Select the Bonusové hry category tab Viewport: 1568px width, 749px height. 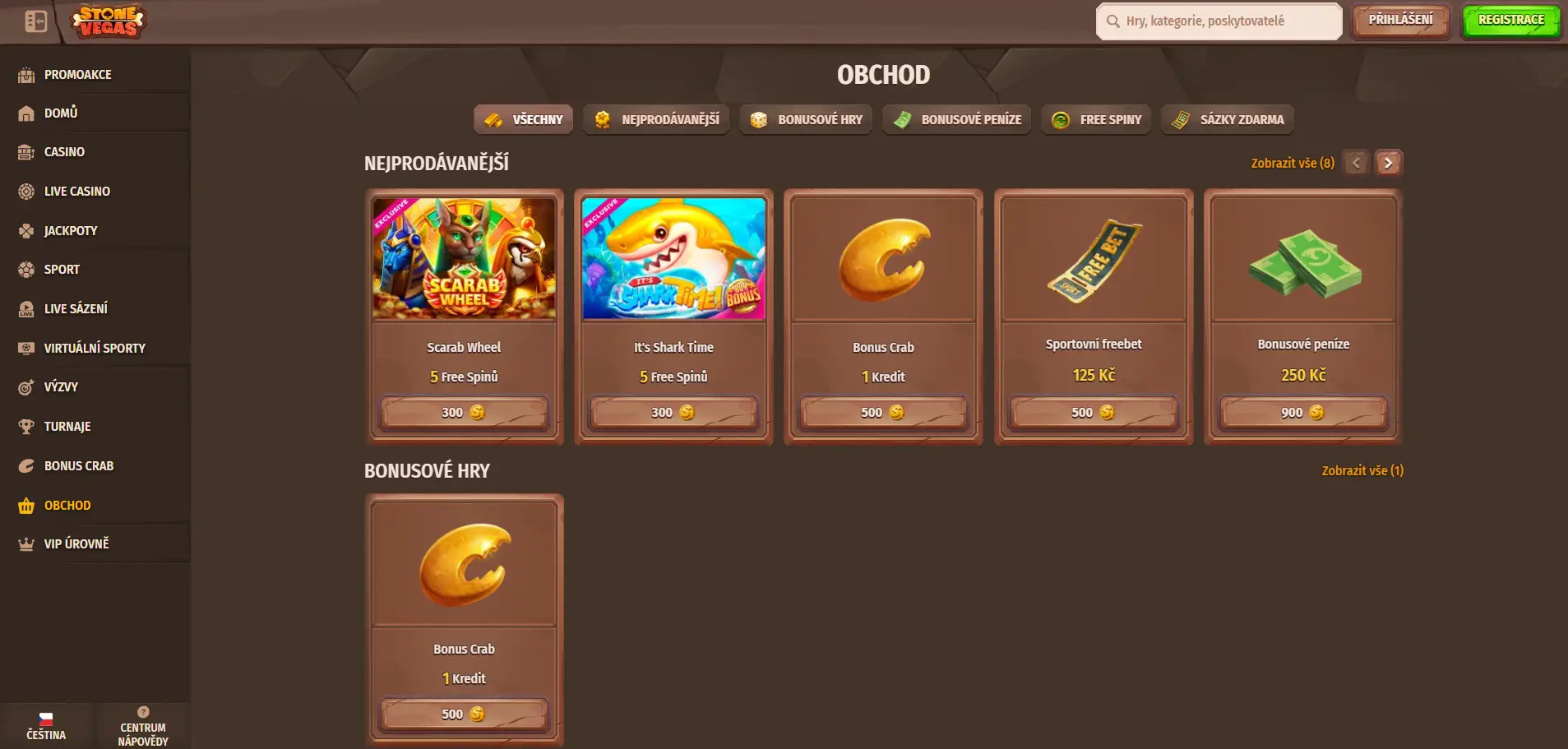click(x=806, y=120)
